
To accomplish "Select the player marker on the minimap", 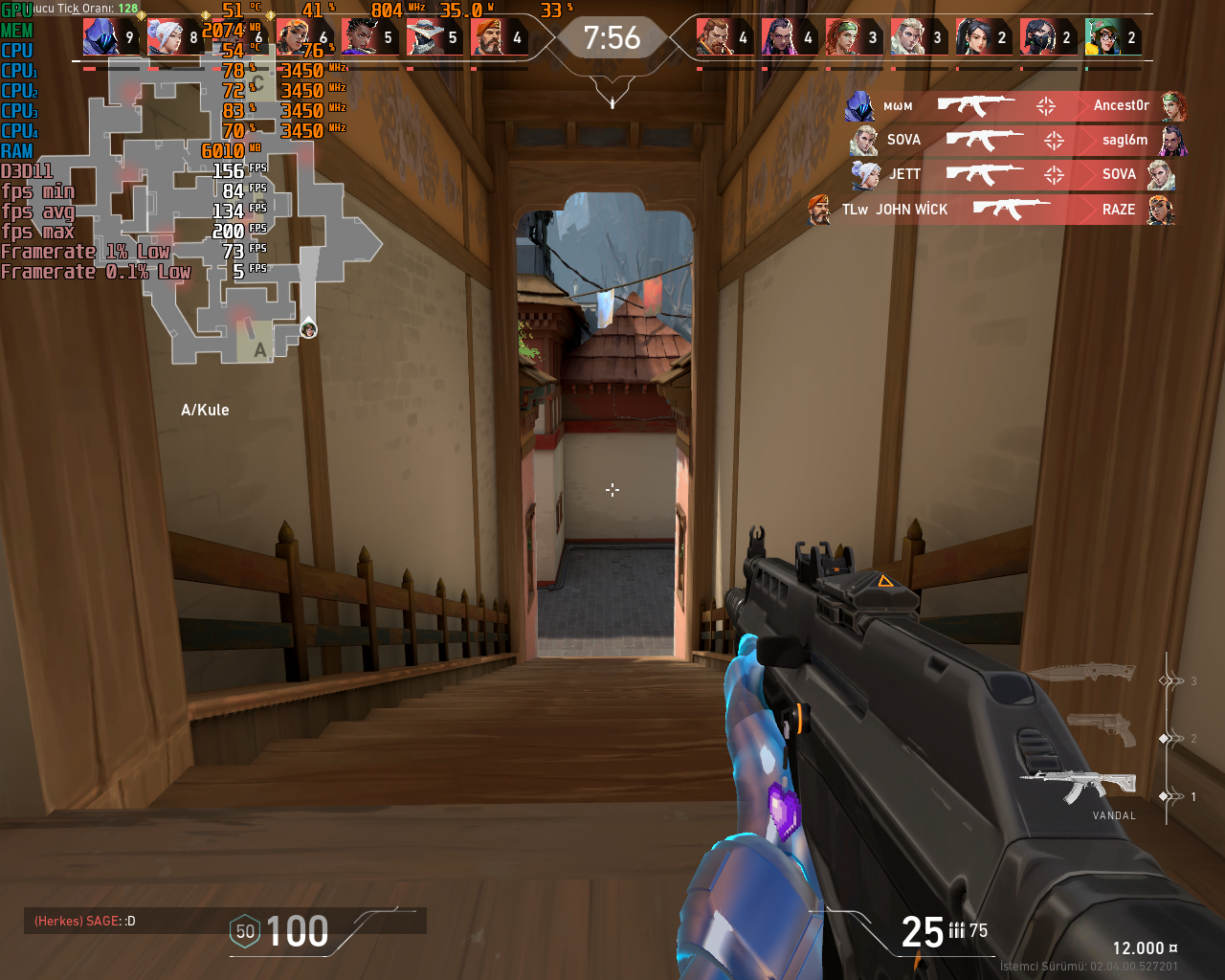I will tap(308, 330).
